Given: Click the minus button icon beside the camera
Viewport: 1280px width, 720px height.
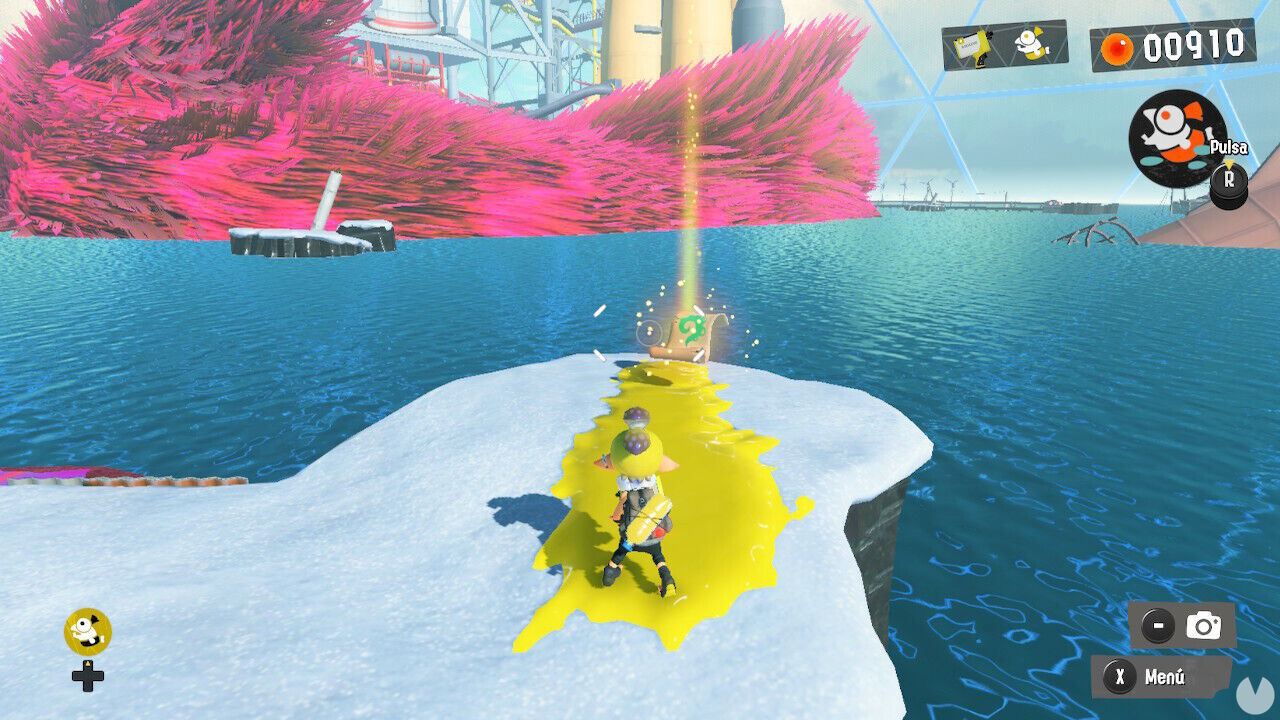Looking at the screenshot, I should pos(1157,625).
